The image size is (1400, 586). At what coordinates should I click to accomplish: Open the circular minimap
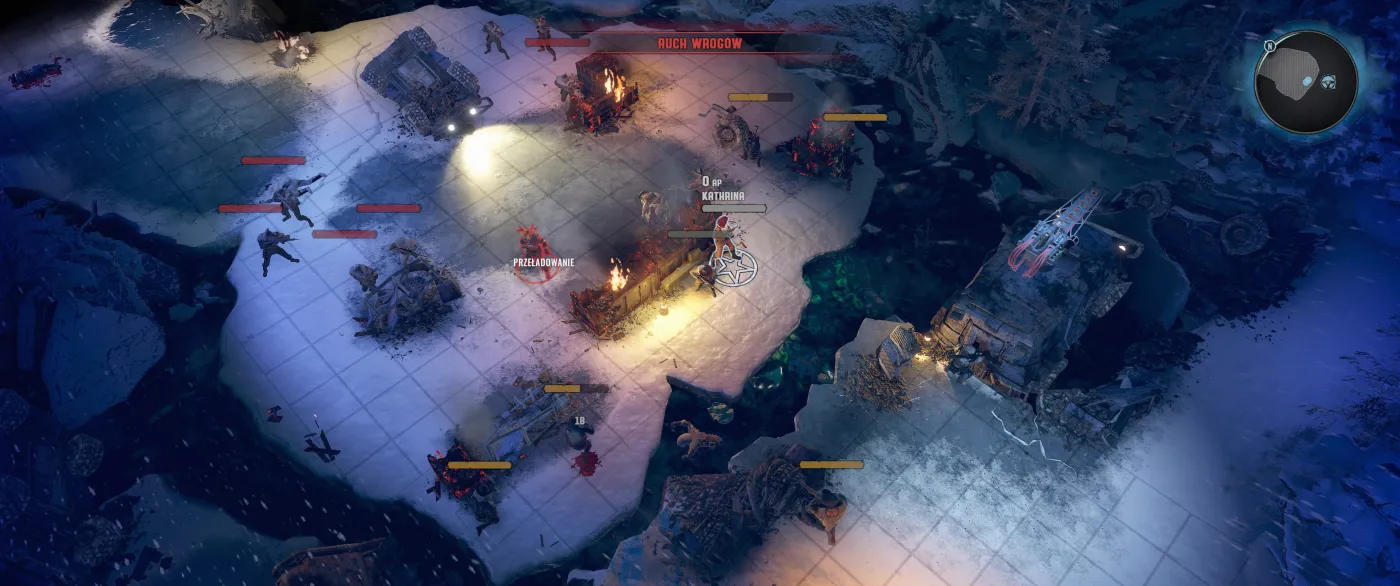pyautogui.click(x=1306, y=82)
